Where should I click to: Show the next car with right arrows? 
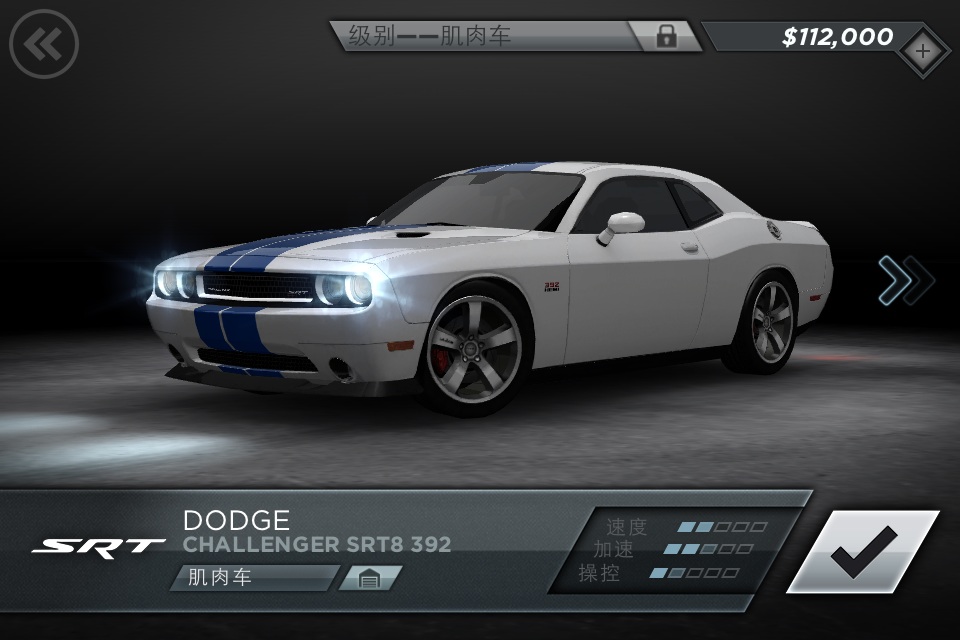tap(905, 280)
